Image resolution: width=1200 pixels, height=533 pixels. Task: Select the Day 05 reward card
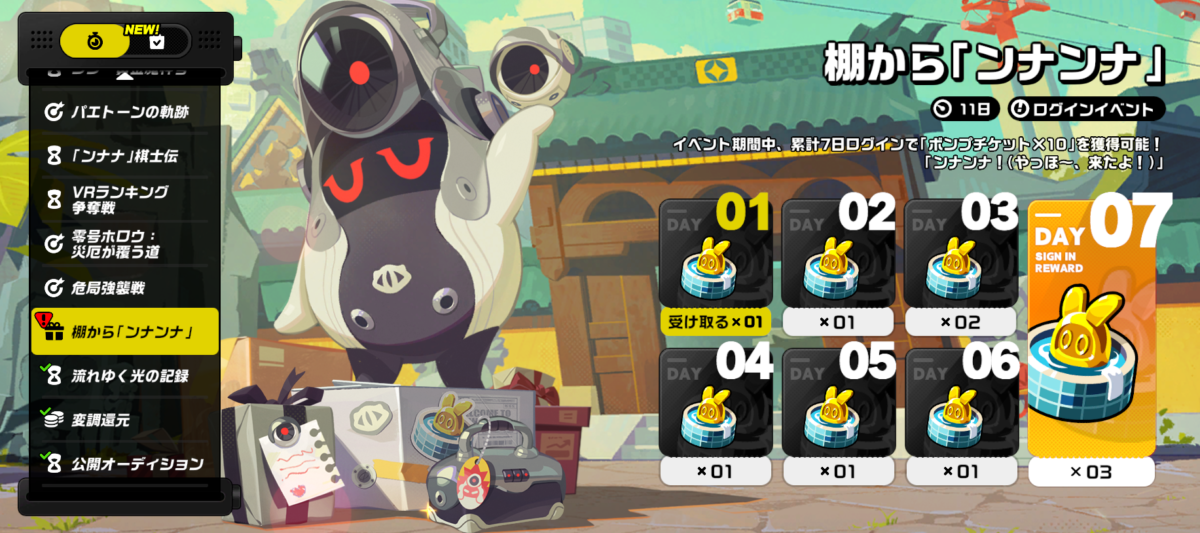click(x=838, y=405)
